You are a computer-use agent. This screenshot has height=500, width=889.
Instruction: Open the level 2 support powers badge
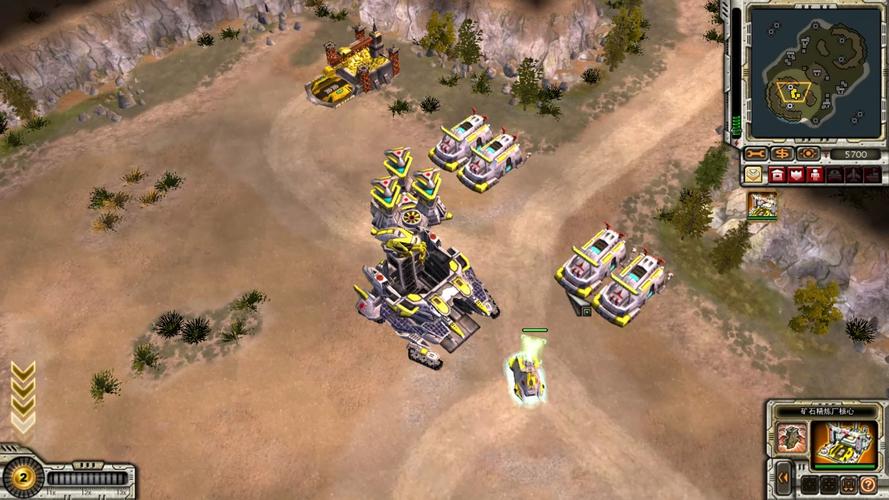[22, 477]
